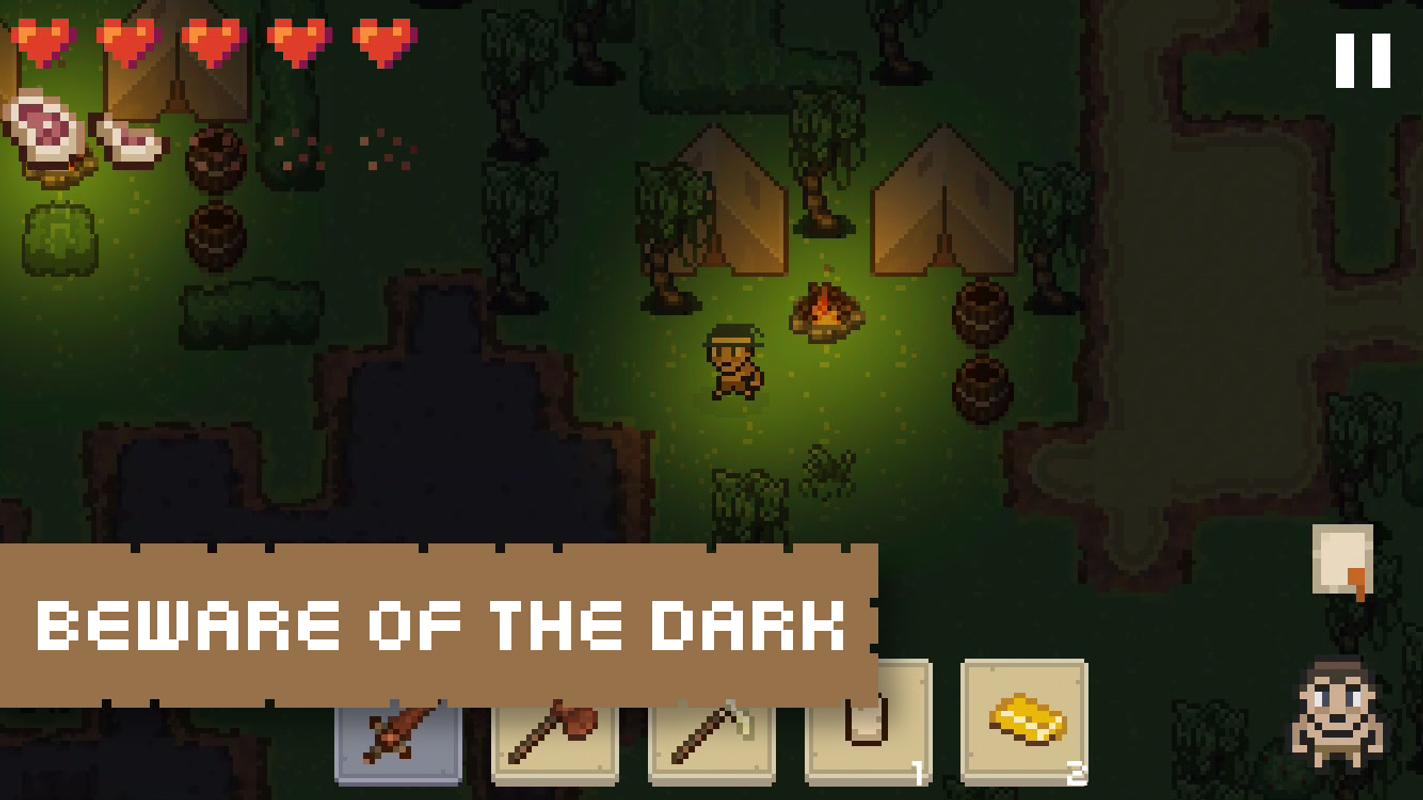Select the sword hotbar slot
This screenshot has height=800, width=1423.
(x=398, y=743)
